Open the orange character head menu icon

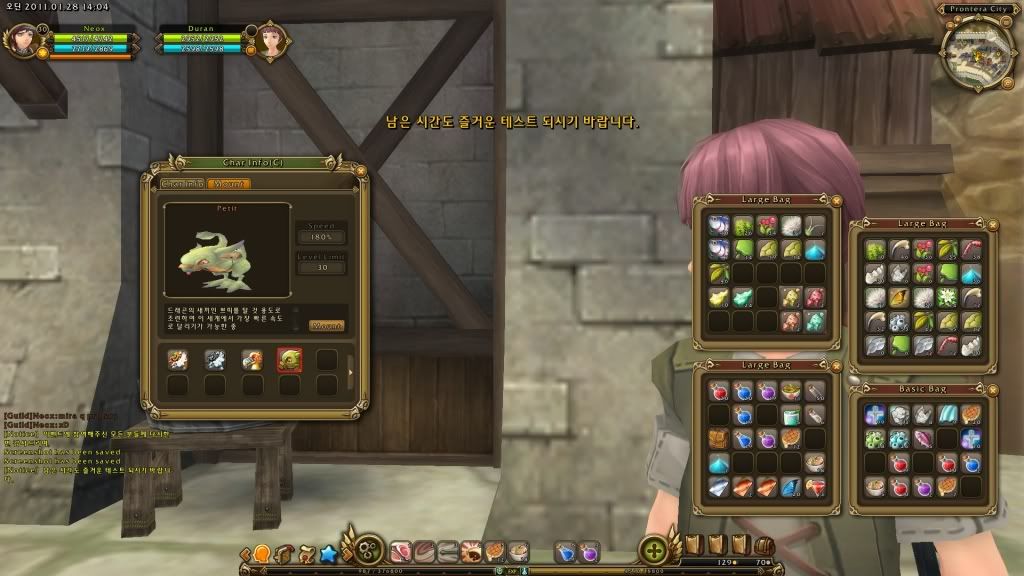[261, 552]
